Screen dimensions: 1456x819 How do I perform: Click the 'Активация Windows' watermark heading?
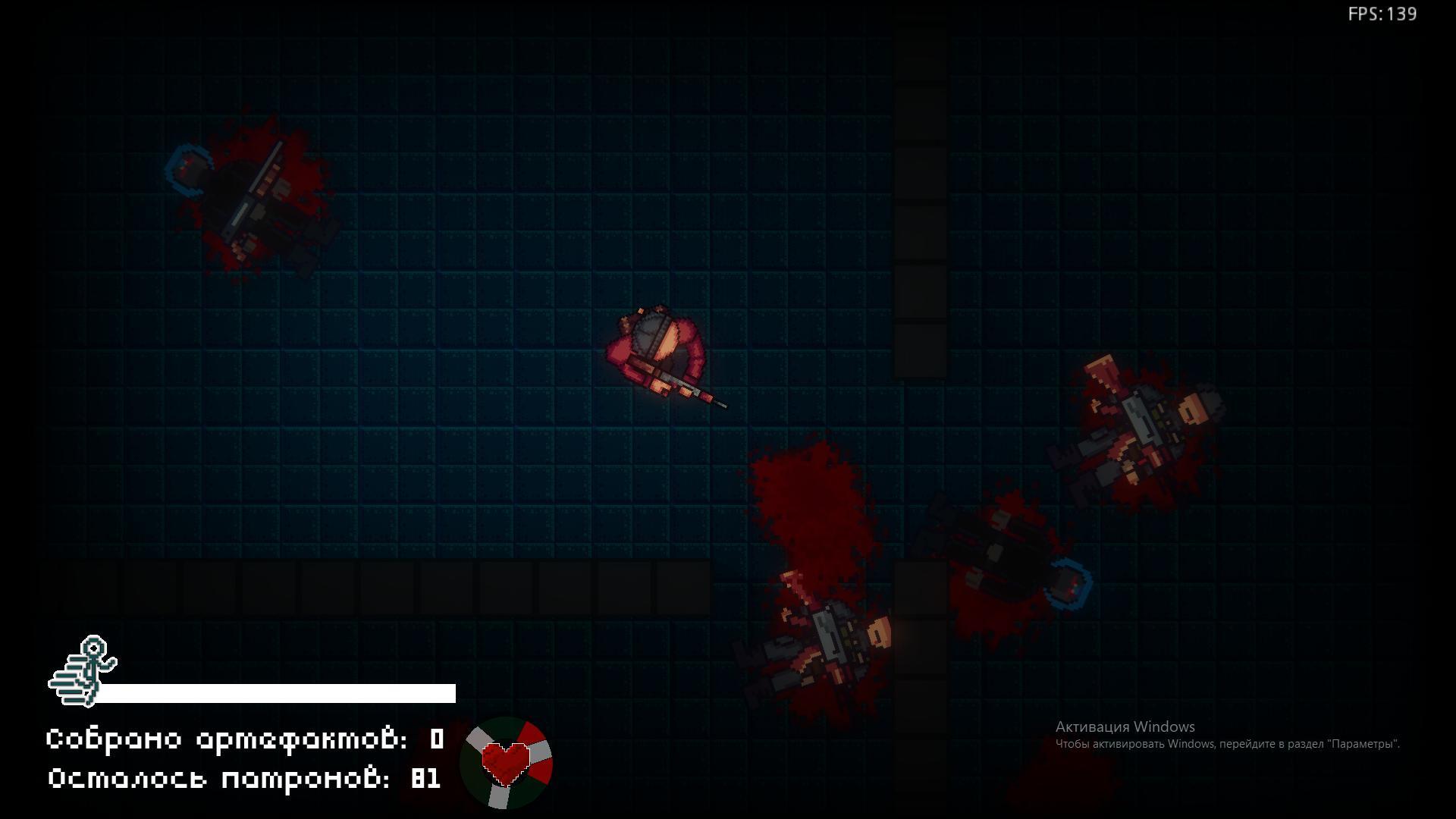click(x=1125, y=726)
